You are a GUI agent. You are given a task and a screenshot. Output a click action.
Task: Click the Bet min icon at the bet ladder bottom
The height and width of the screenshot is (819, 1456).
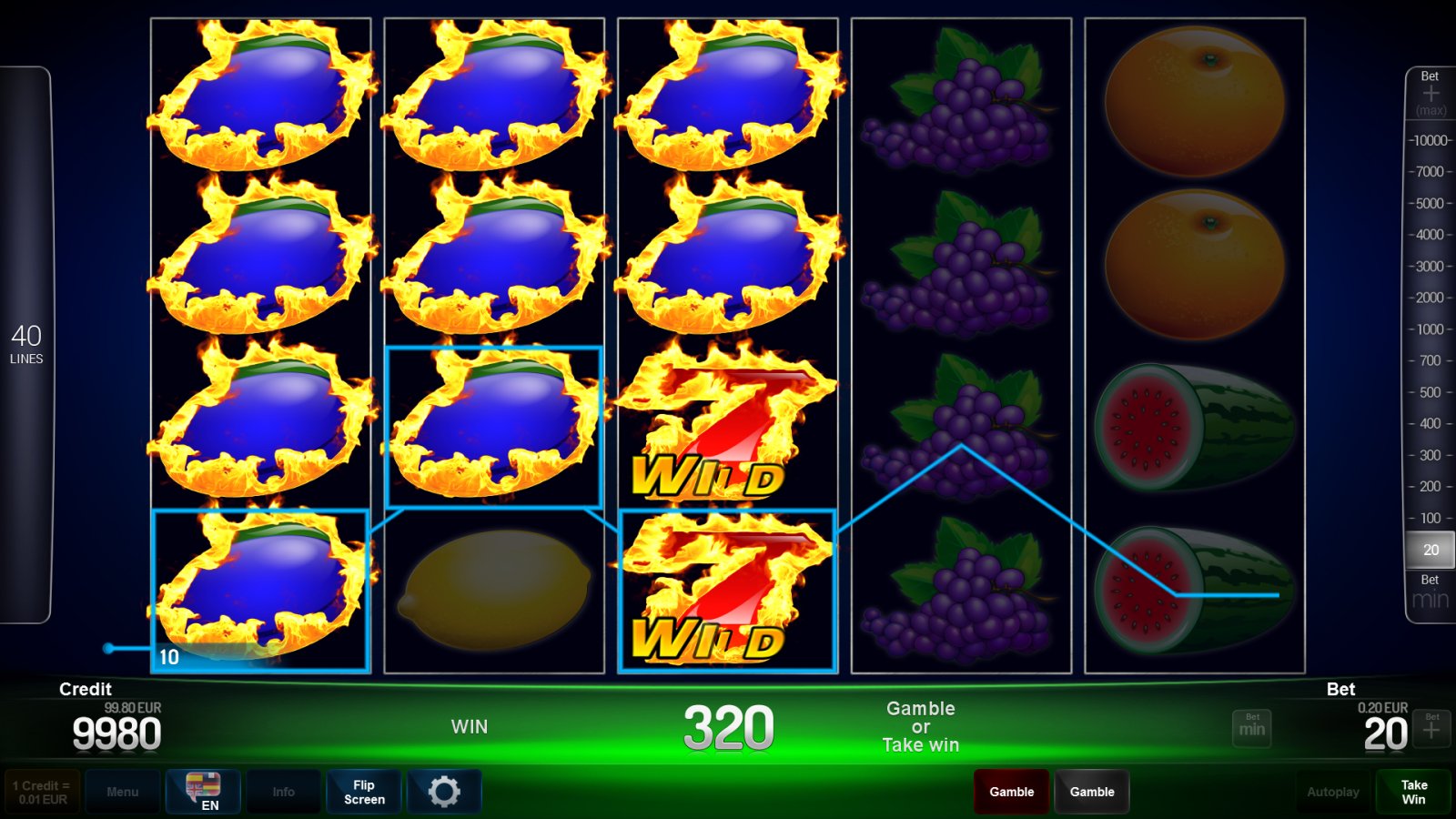pyautogui.click(x=1429, y=591)
